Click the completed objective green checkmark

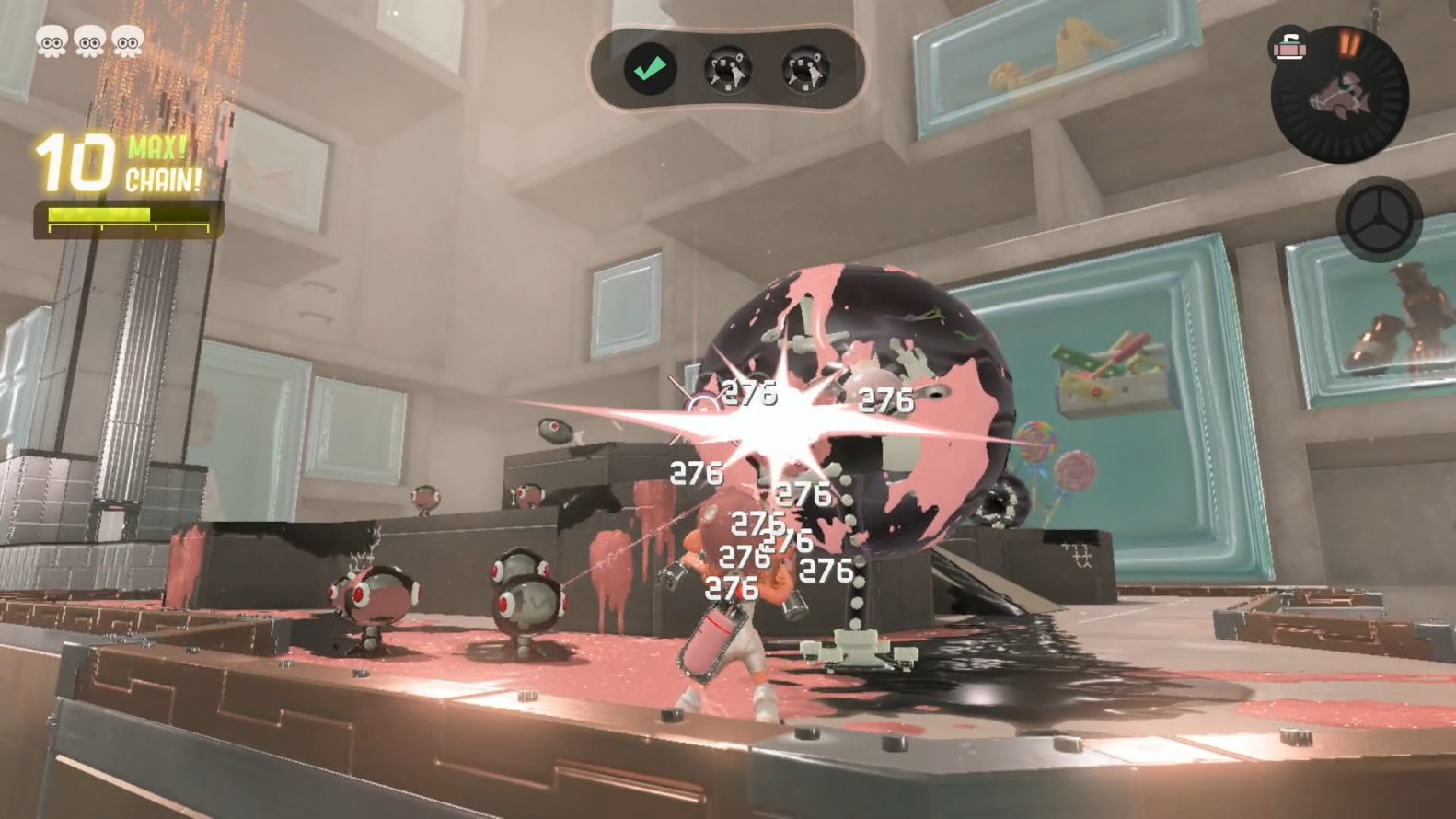tap(651, 69)
